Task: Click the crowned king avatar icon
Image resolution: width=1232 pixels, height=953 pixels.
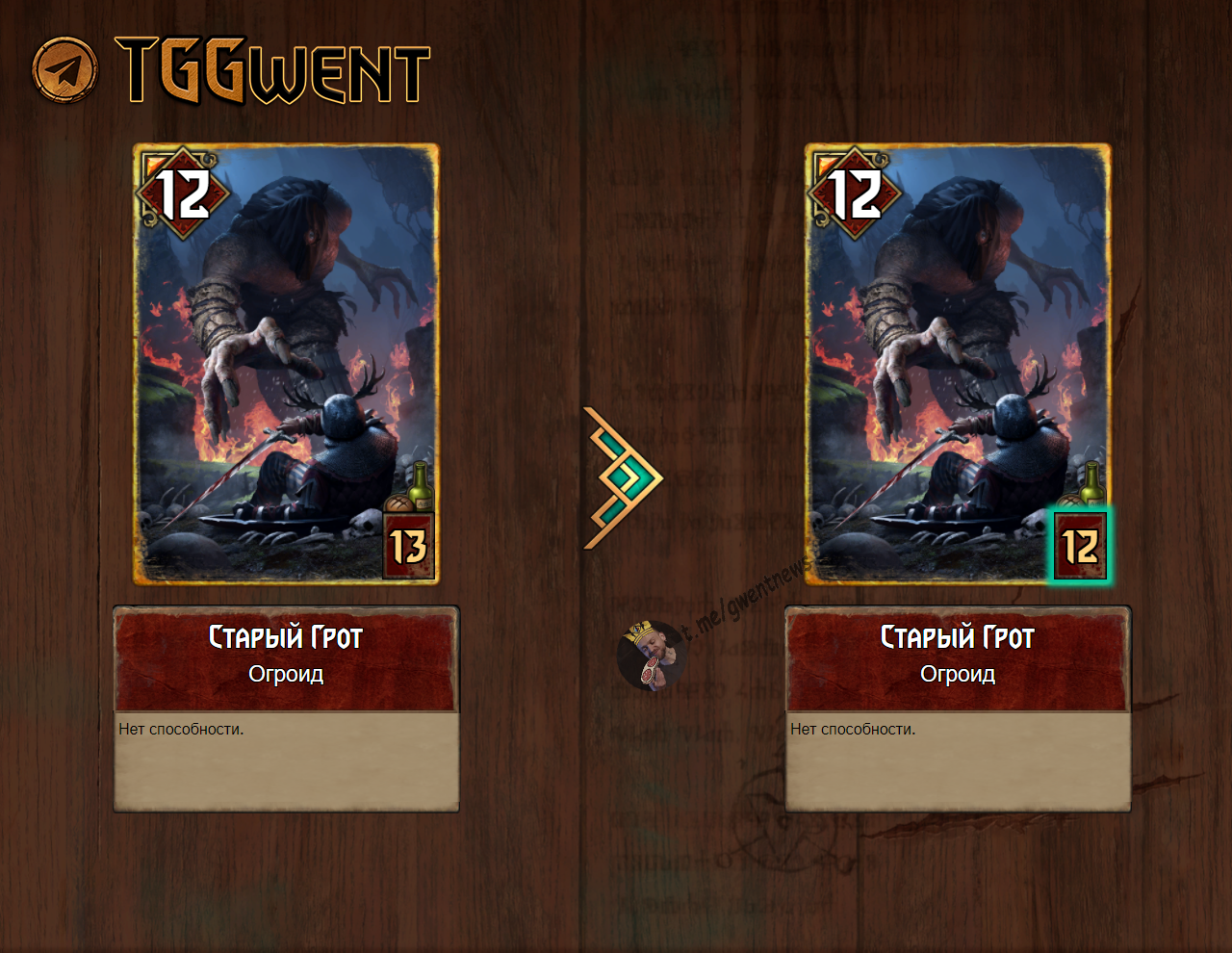Action: pos(650,656)
